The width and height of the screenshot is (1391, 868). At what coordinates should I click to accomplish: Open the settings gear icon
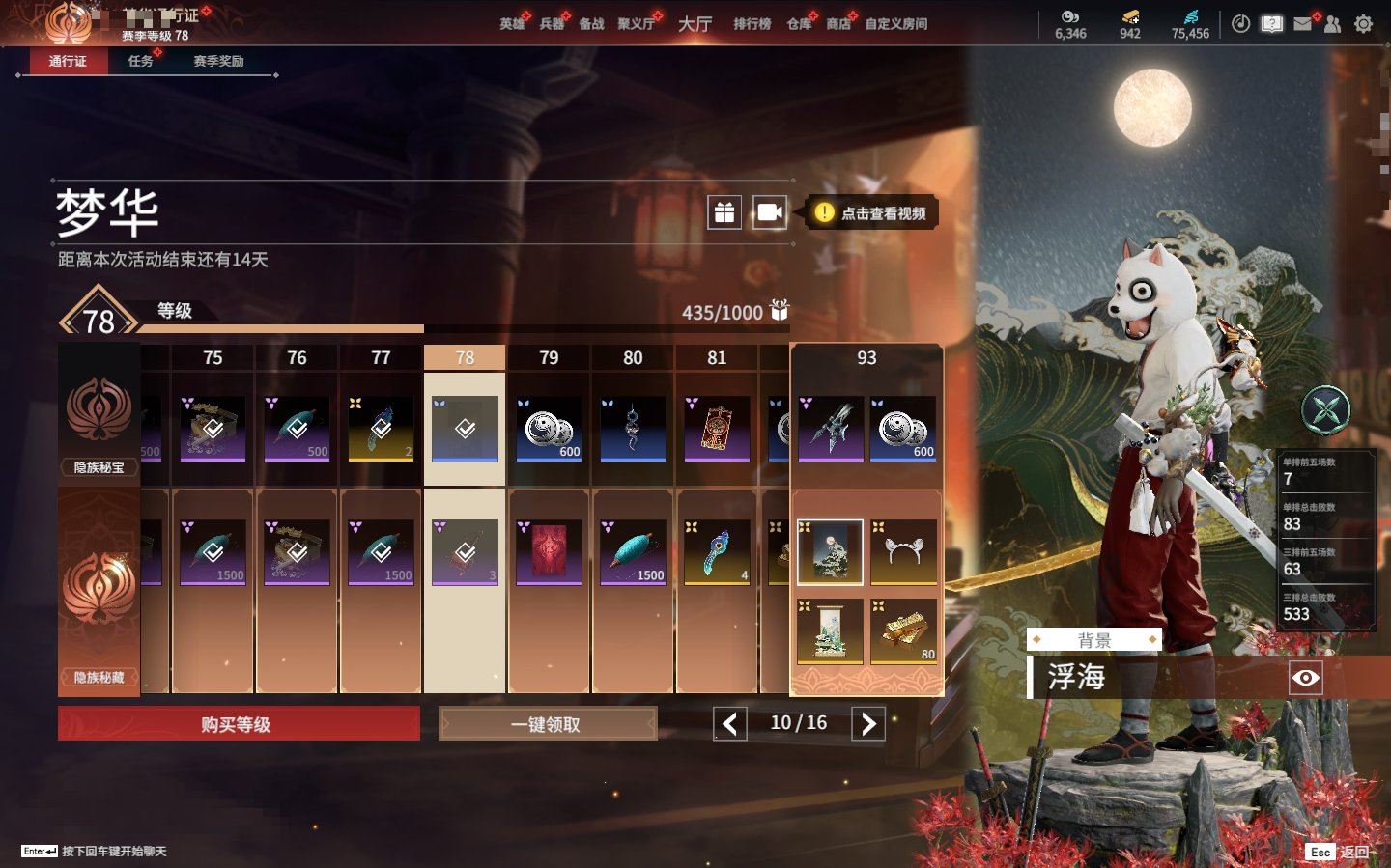(x=1363, y=24)
